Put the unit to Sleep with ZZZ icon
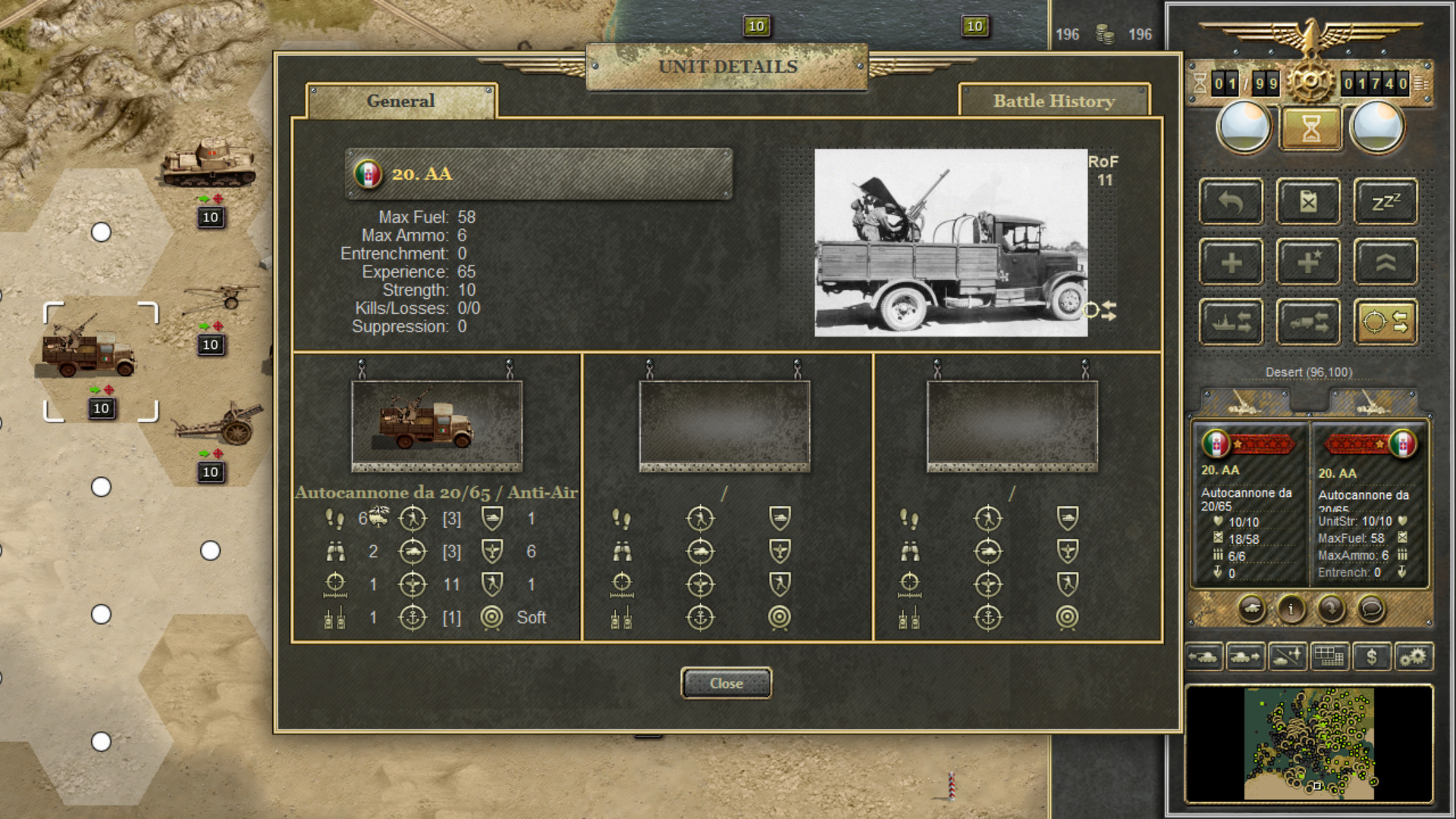The width and height of the screenshot is (1456, 819). 1385,202
